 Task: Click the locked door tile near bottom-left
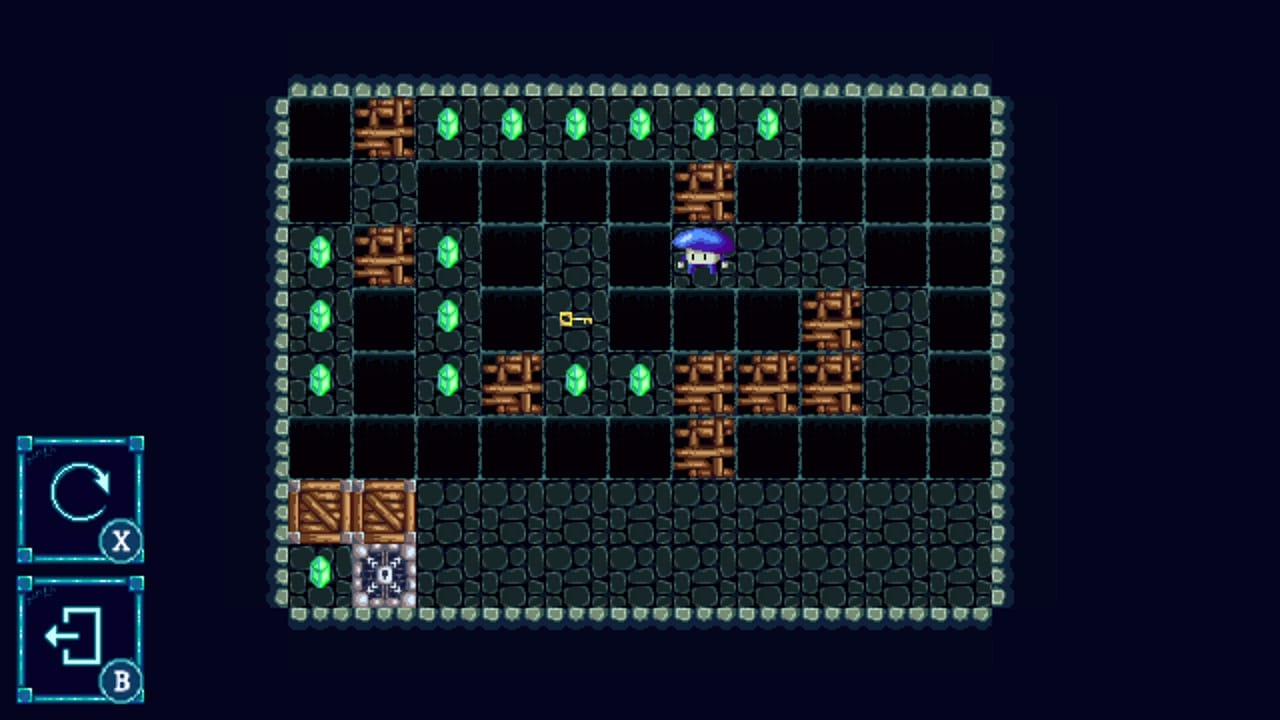pos(383,573)
